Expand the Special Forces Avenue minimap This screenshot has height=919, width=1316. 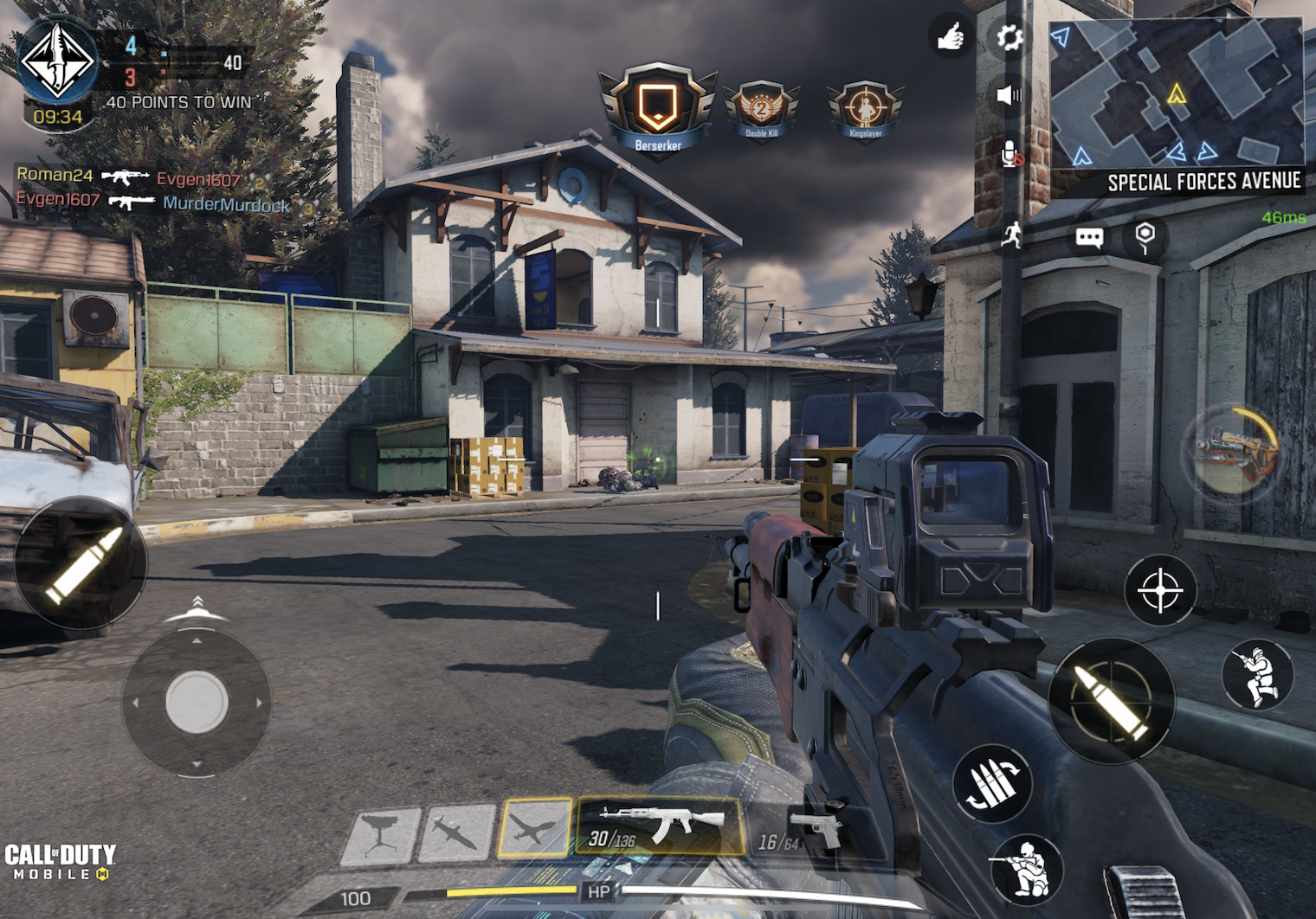pos(1176,93)
